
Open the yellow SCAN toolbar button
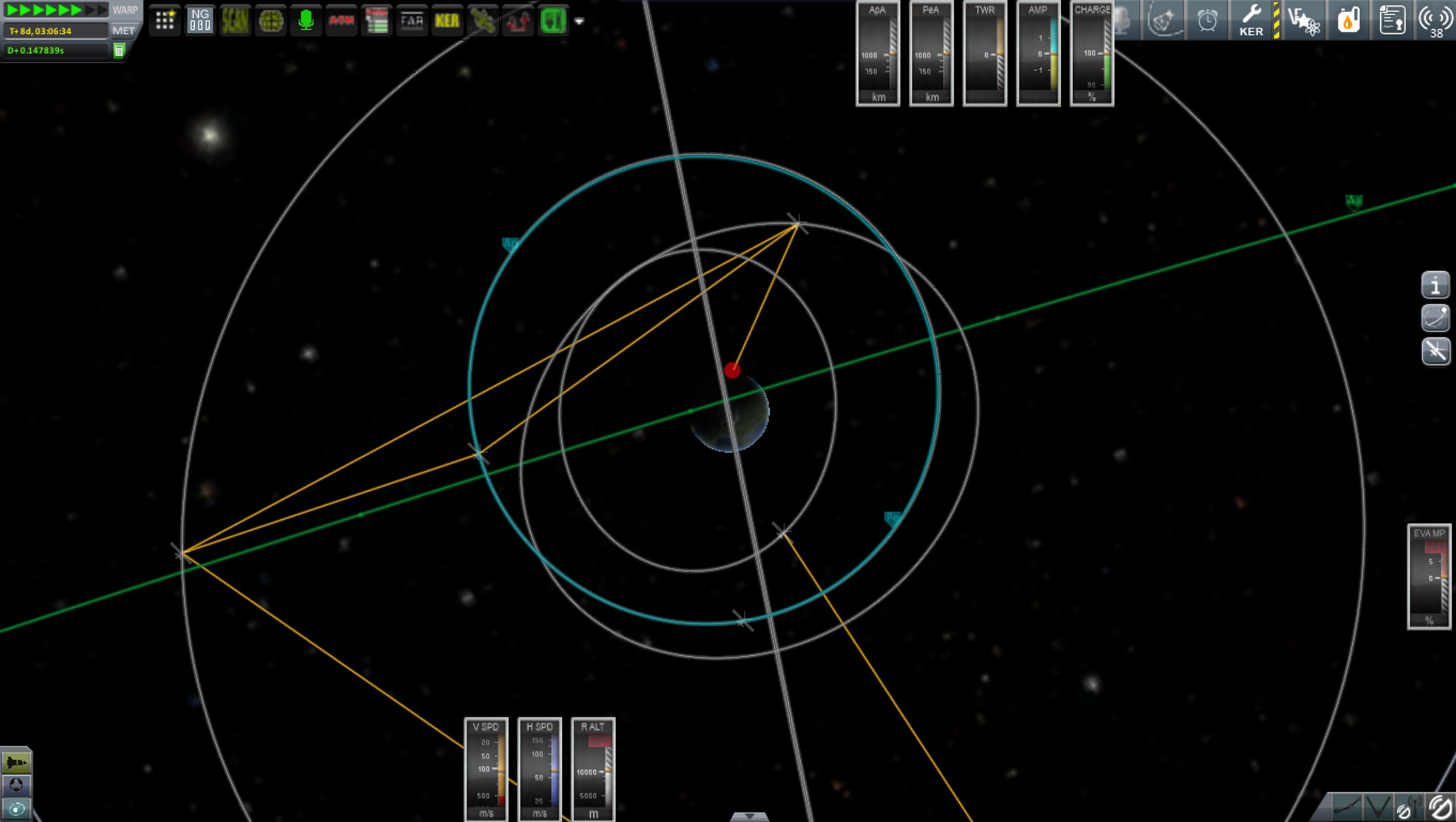coord(235,21)
